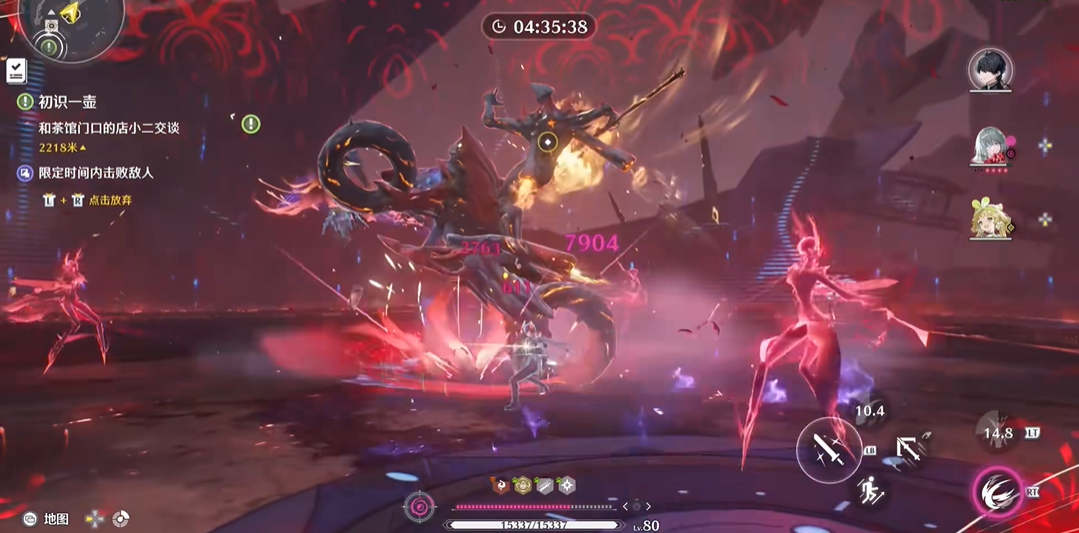Open the circular minimap
The image size is (1079, 533).
pos(68,24)
